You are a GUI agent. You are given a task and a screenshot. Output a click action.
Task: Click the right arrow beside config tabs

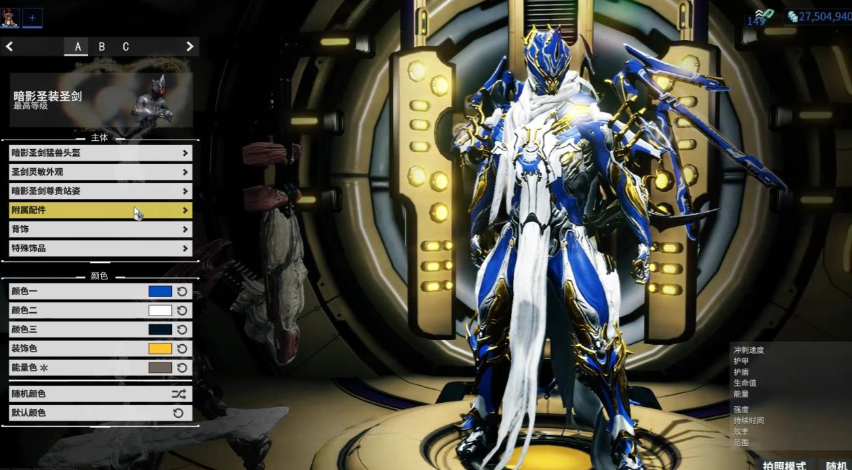point(189,47)
